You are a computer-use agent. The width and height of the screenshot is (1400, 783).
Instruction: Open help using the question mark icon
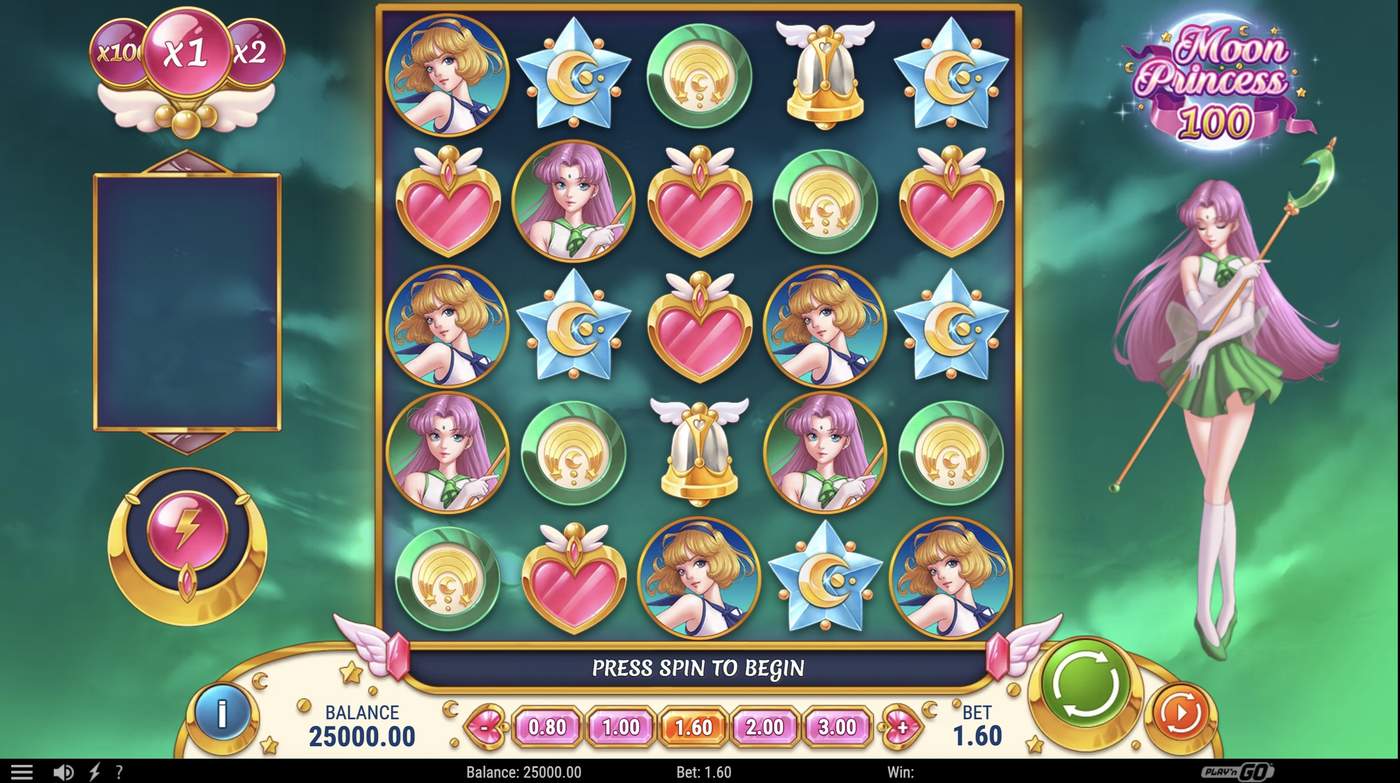pos(119,771)
